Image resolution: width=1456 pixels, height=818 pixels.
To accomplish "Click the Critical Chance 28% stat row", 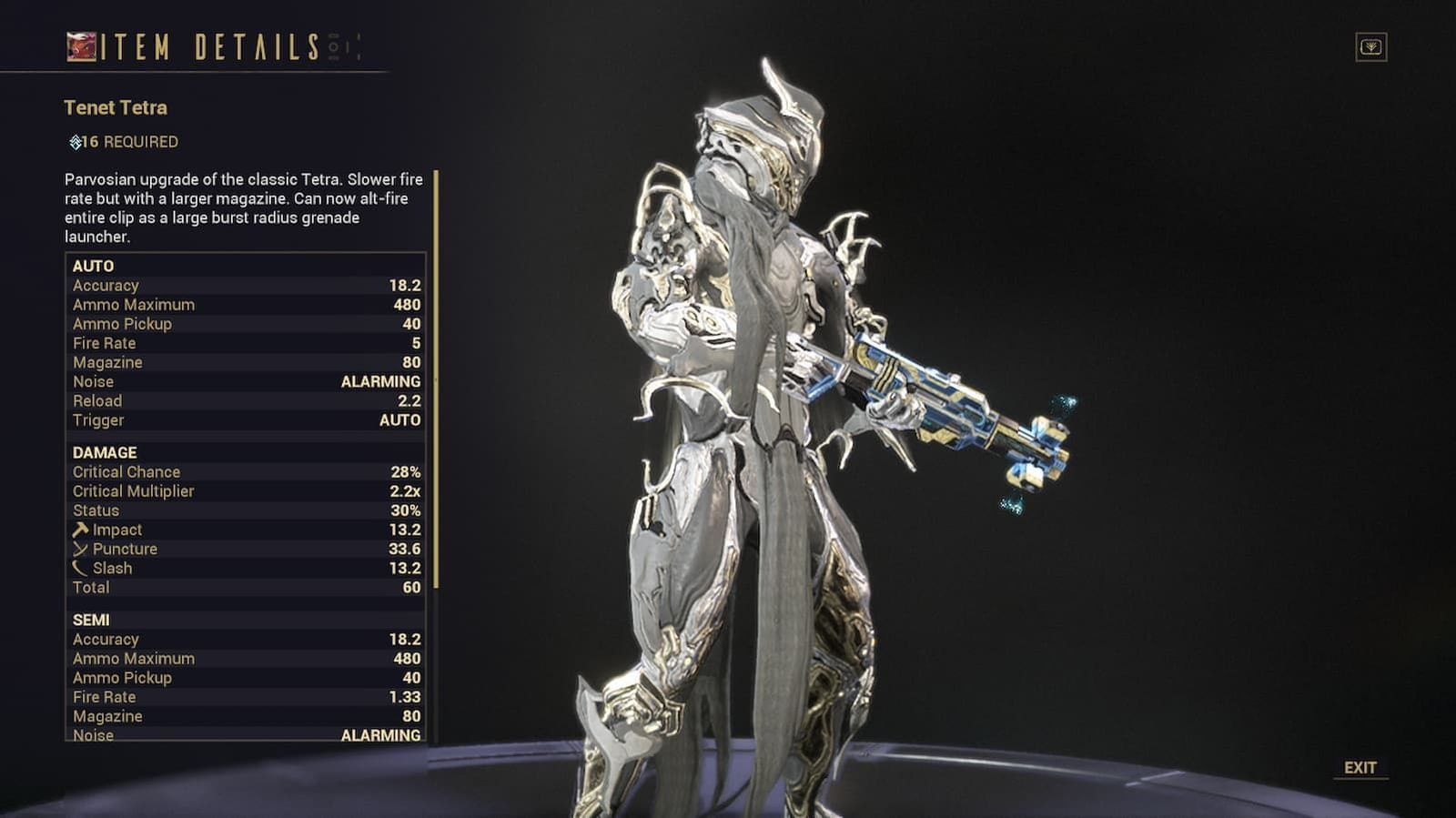I will coord(246,471).
